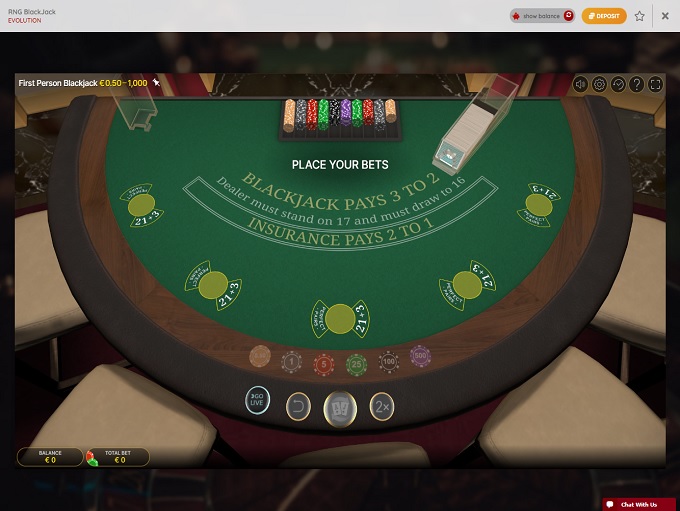Choose the red 5 chip
680x511 pixels.
pos(323,362)
